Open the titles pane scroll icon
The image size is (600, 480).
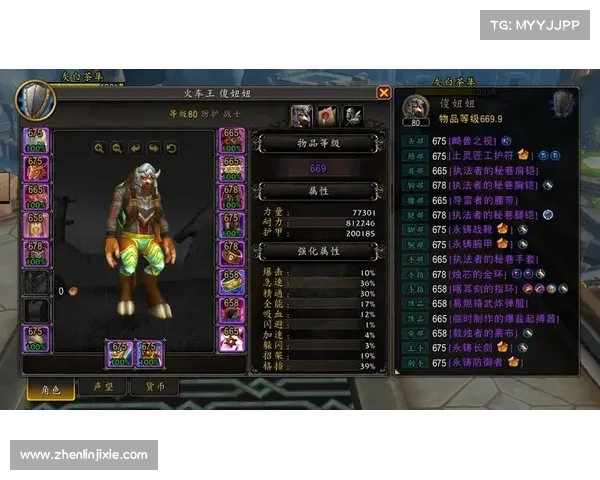[x=325, y=115]
